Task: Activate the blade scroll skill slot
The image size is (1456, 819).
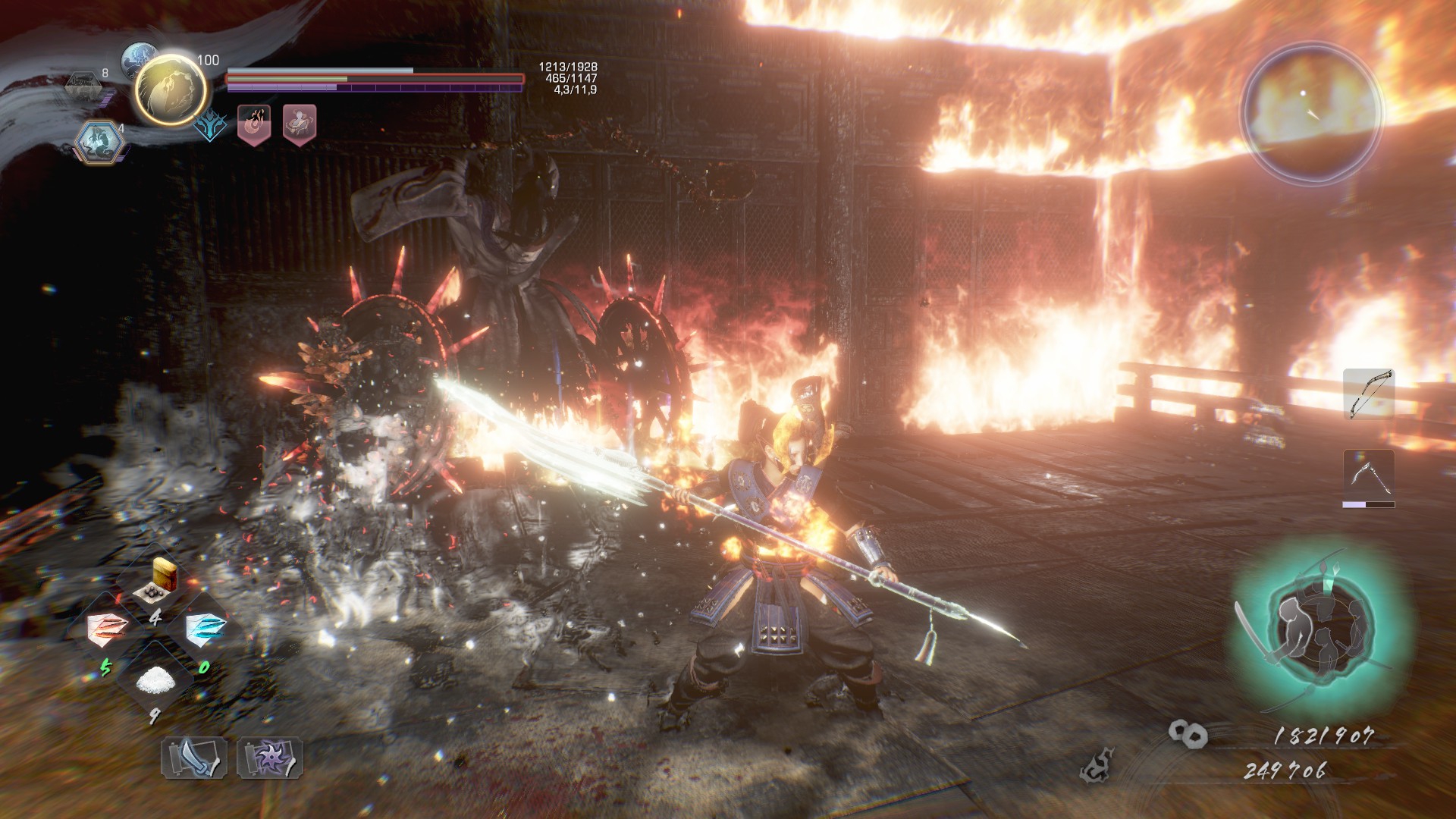Action: (x=194, y=757)
